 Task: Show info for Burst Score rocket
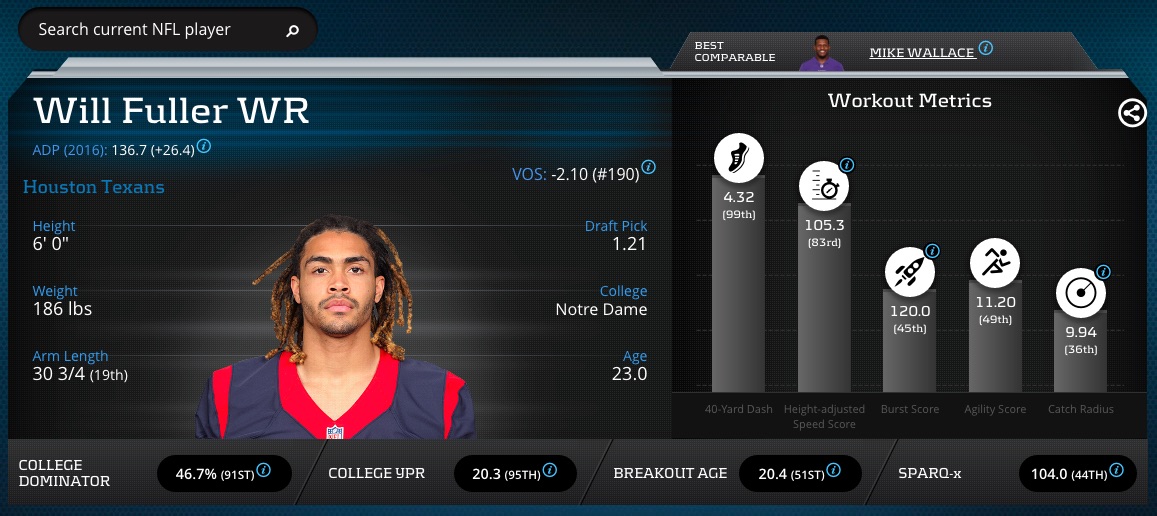[x=932, y=251]
